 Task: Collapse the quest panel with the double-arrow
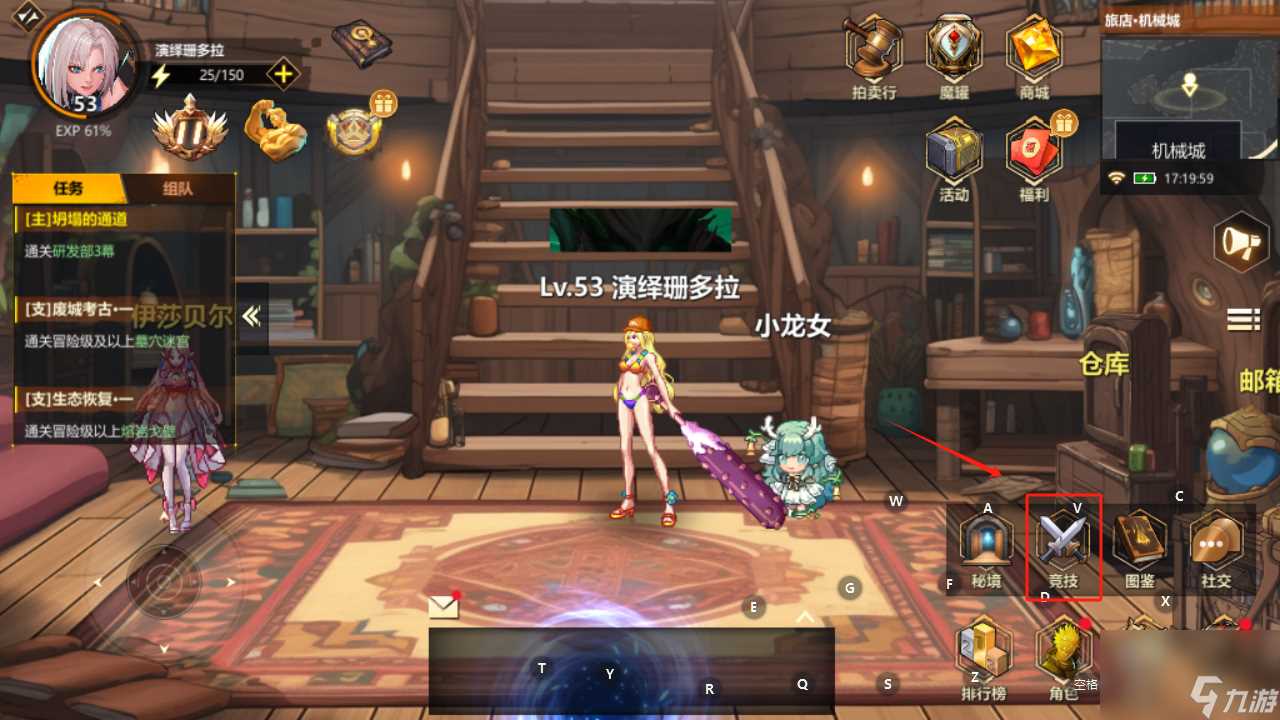(251, 317)
